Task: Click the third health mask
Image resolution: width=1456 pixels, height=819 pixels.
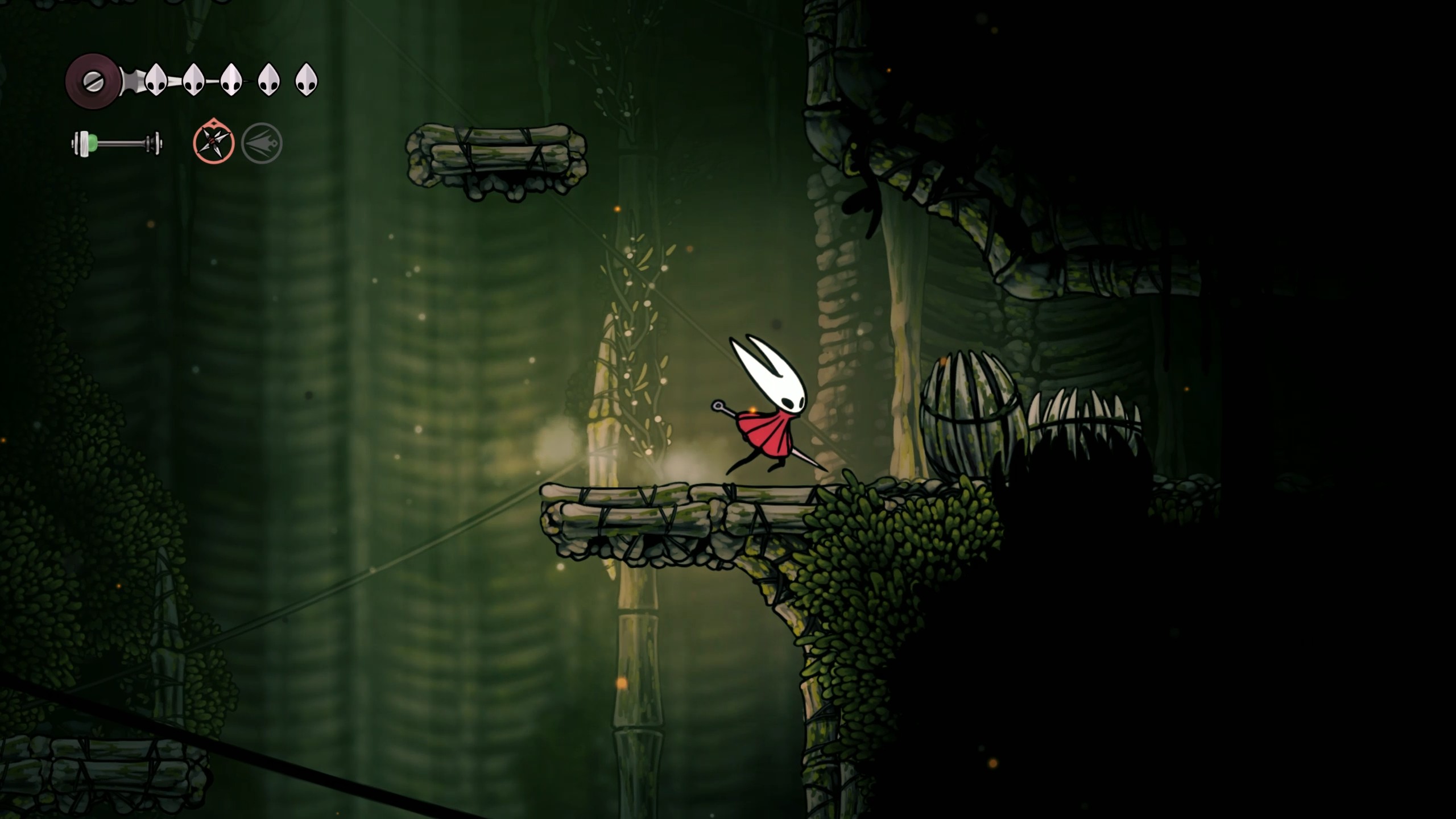Action: 231,78
